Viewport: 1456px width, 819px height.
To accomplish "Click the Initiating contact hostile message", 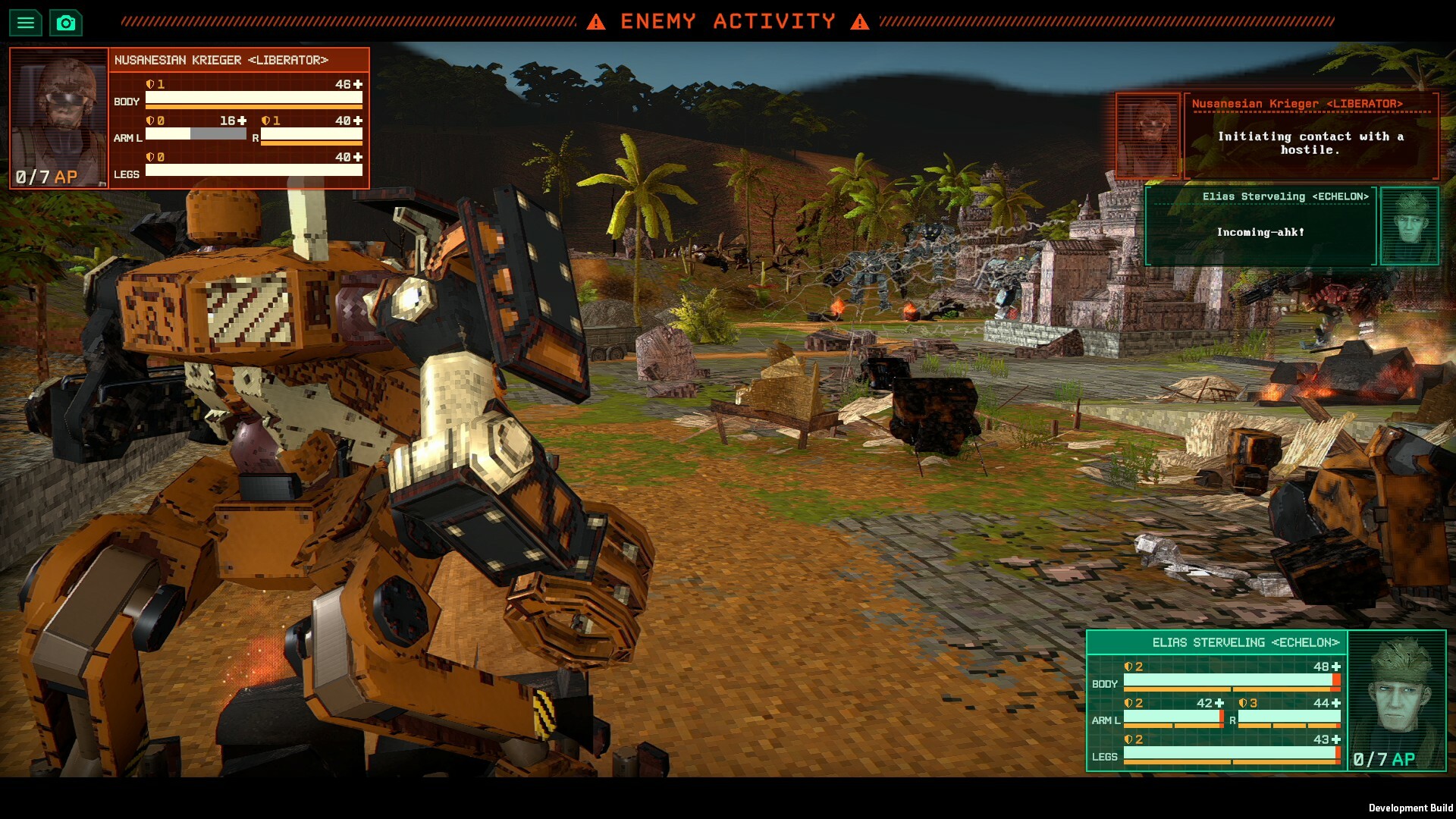I will tap(1310, 144).
